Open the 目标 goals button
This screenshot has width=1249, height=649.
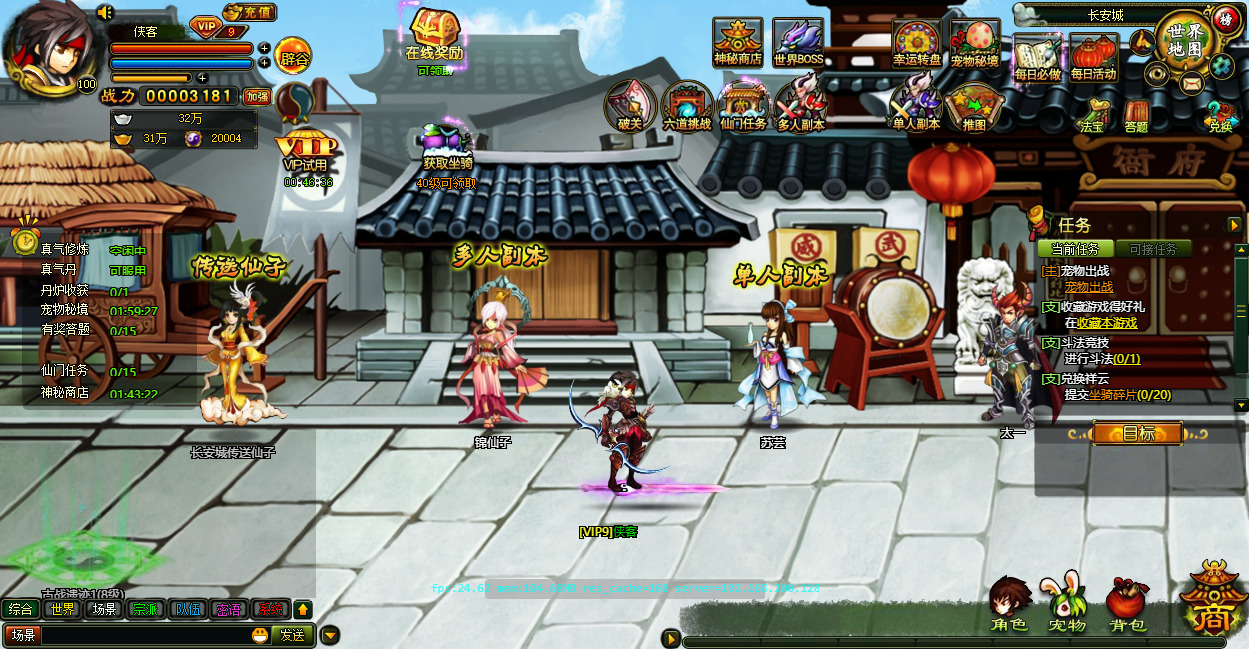(1138, 433)
